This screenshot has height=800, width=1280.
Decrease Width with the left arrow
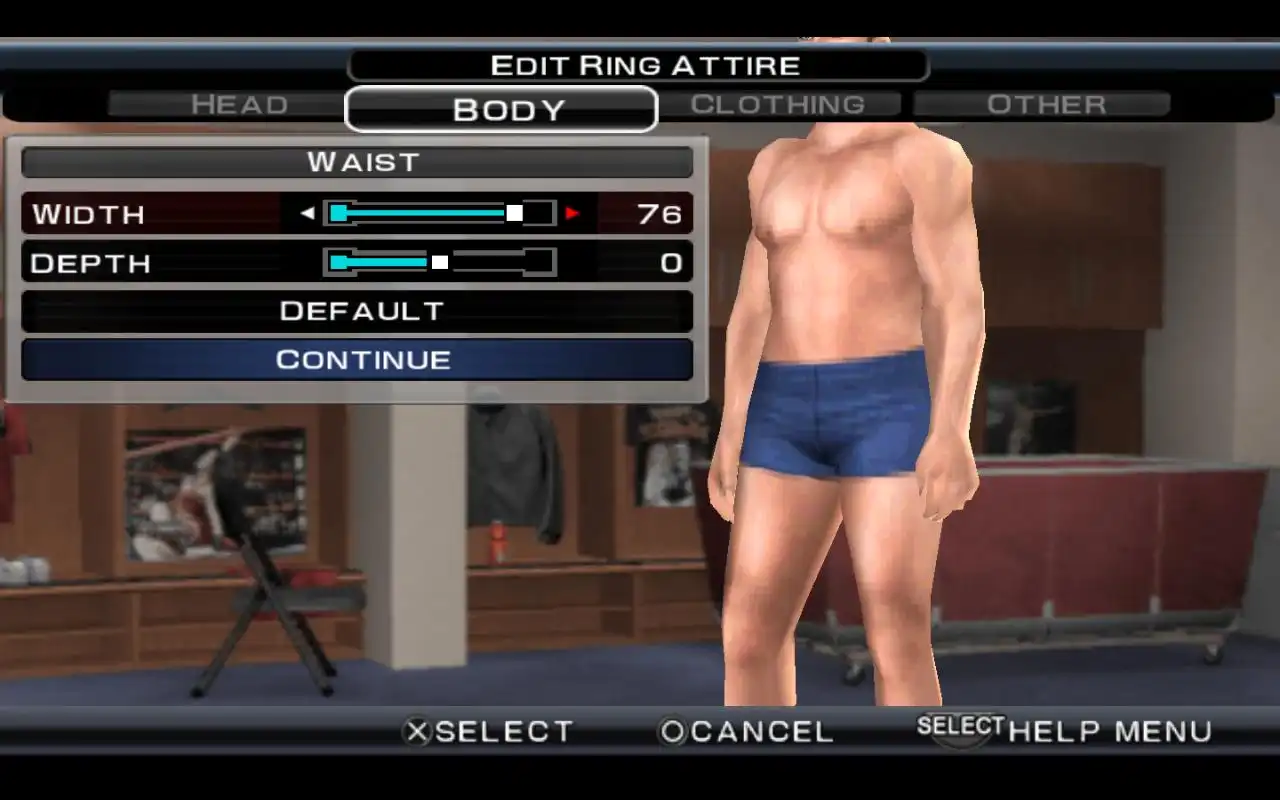[307, 213]
